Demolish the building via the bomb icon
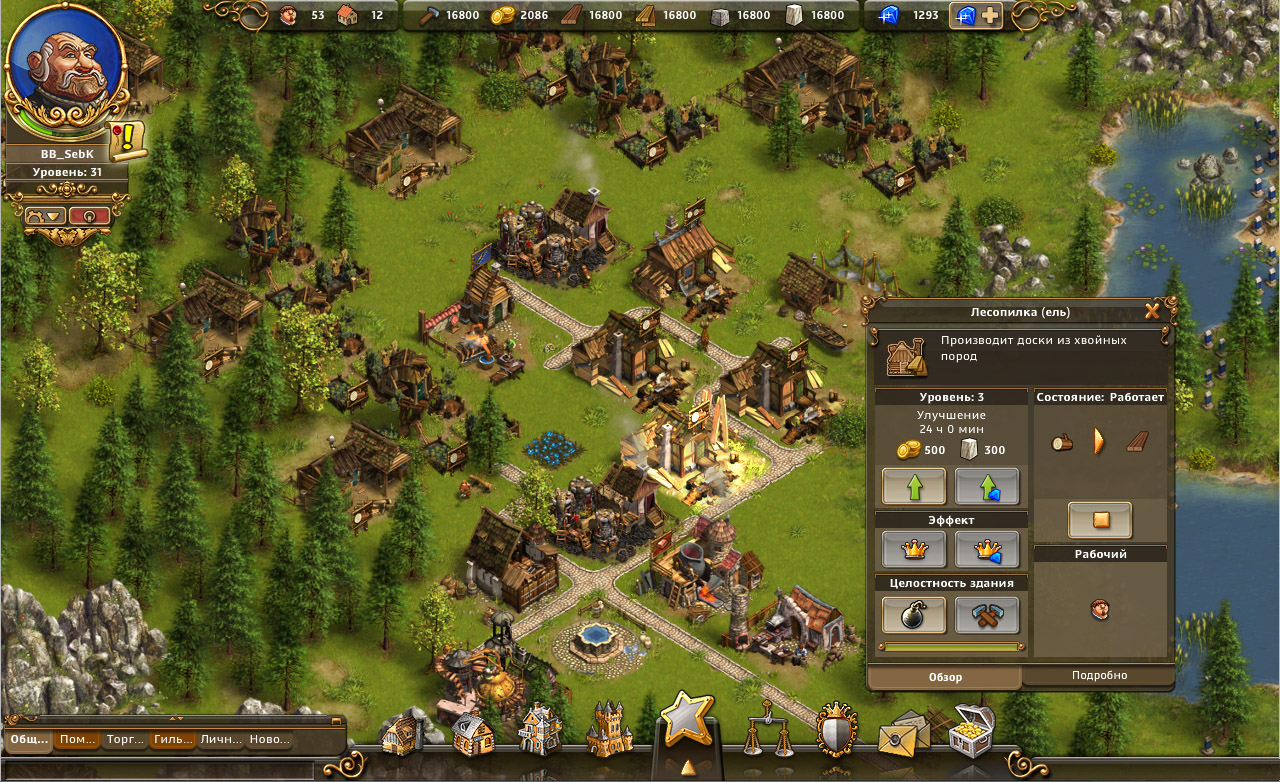The width and height of the screenshot is (1280, 782). click(916, 614)
